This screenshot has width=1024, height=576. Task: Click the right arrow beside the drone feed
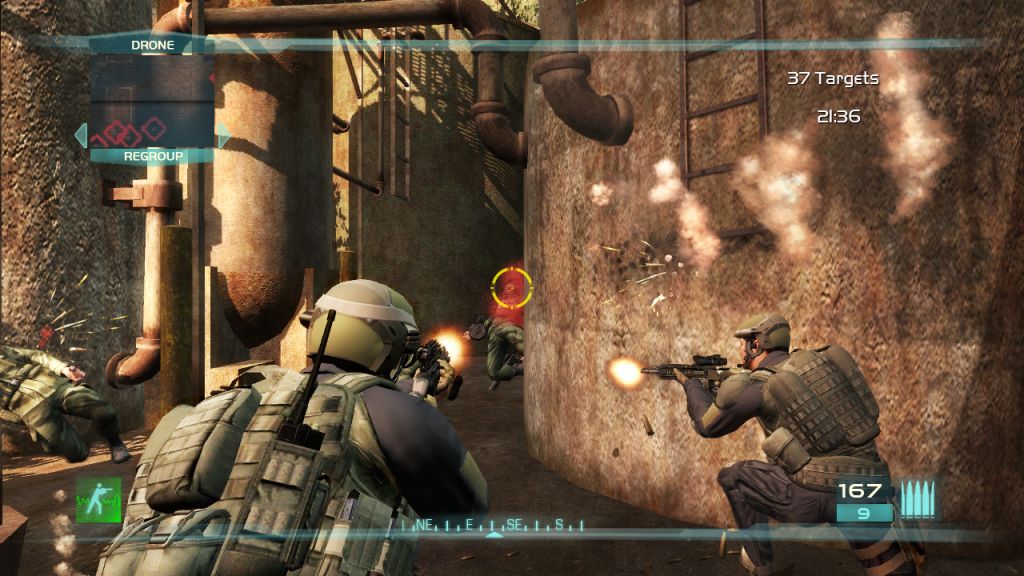[x=224, y=134]
